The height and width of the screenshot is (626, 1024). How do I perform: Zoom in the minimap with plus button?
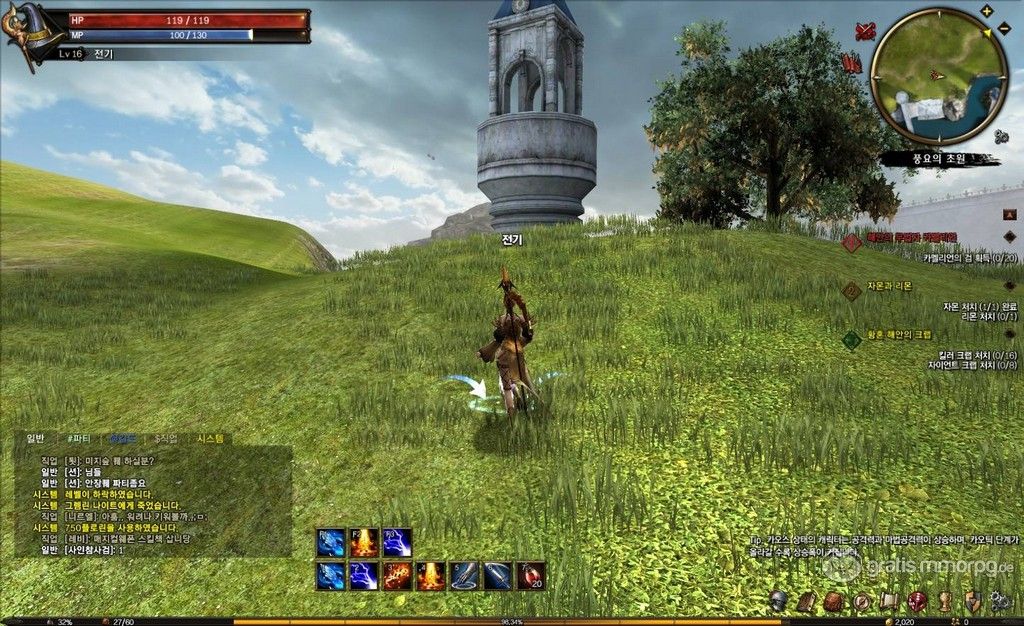coord(987,11)
